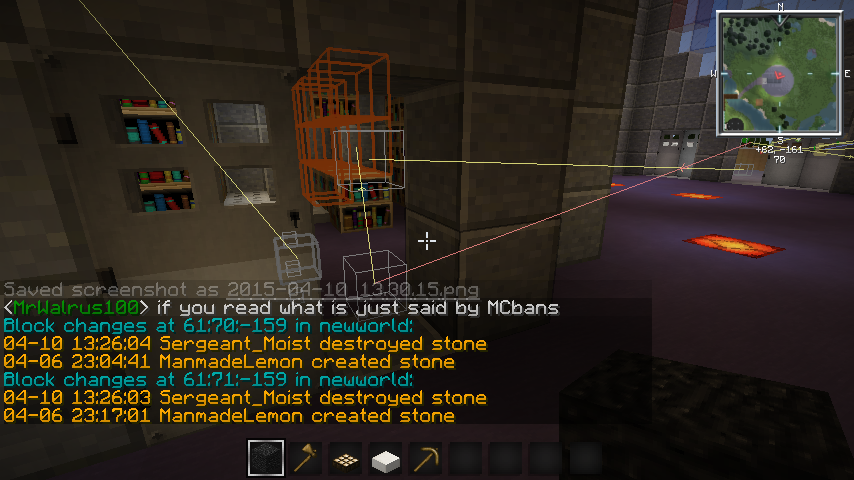
Task: Equip the wooden pickaxe from hotbar
Action: pyautogui.click(x=426, y=459)
